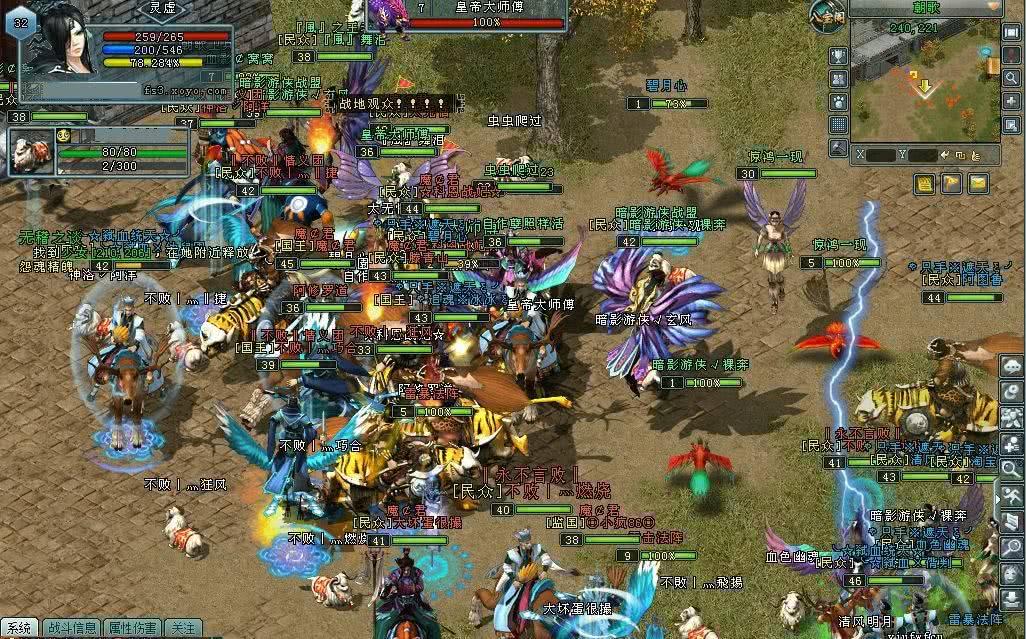Enter the X coordinate field

coord(880,156)
